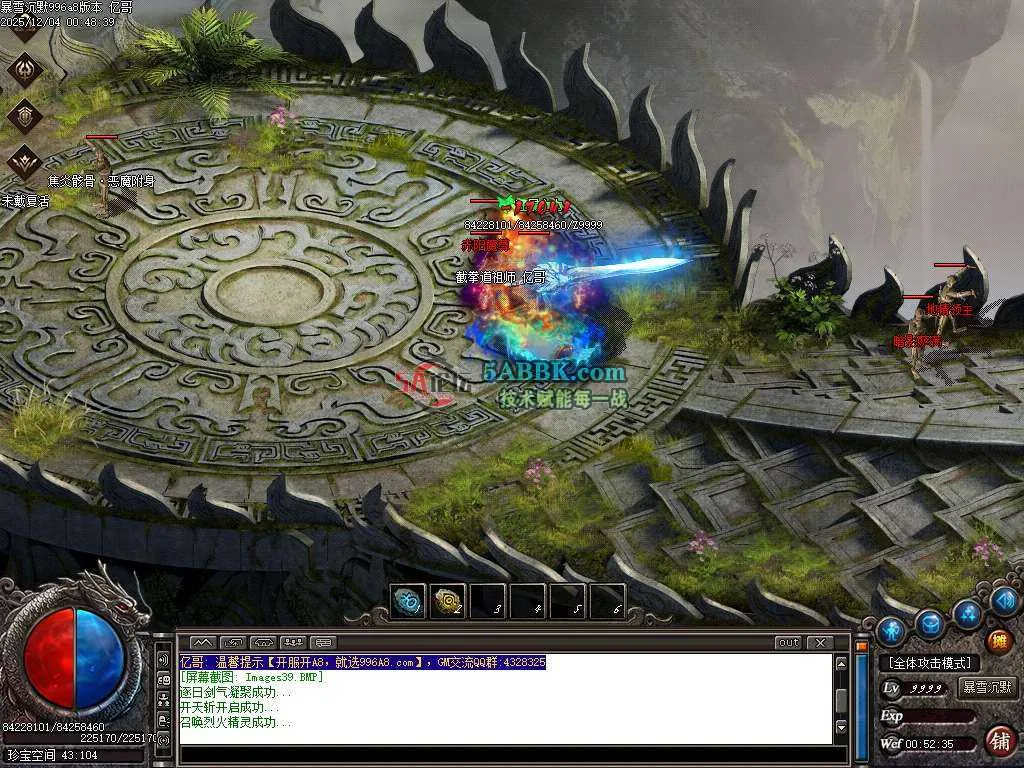Activate the shield emblem diamond skill icon

24,115
